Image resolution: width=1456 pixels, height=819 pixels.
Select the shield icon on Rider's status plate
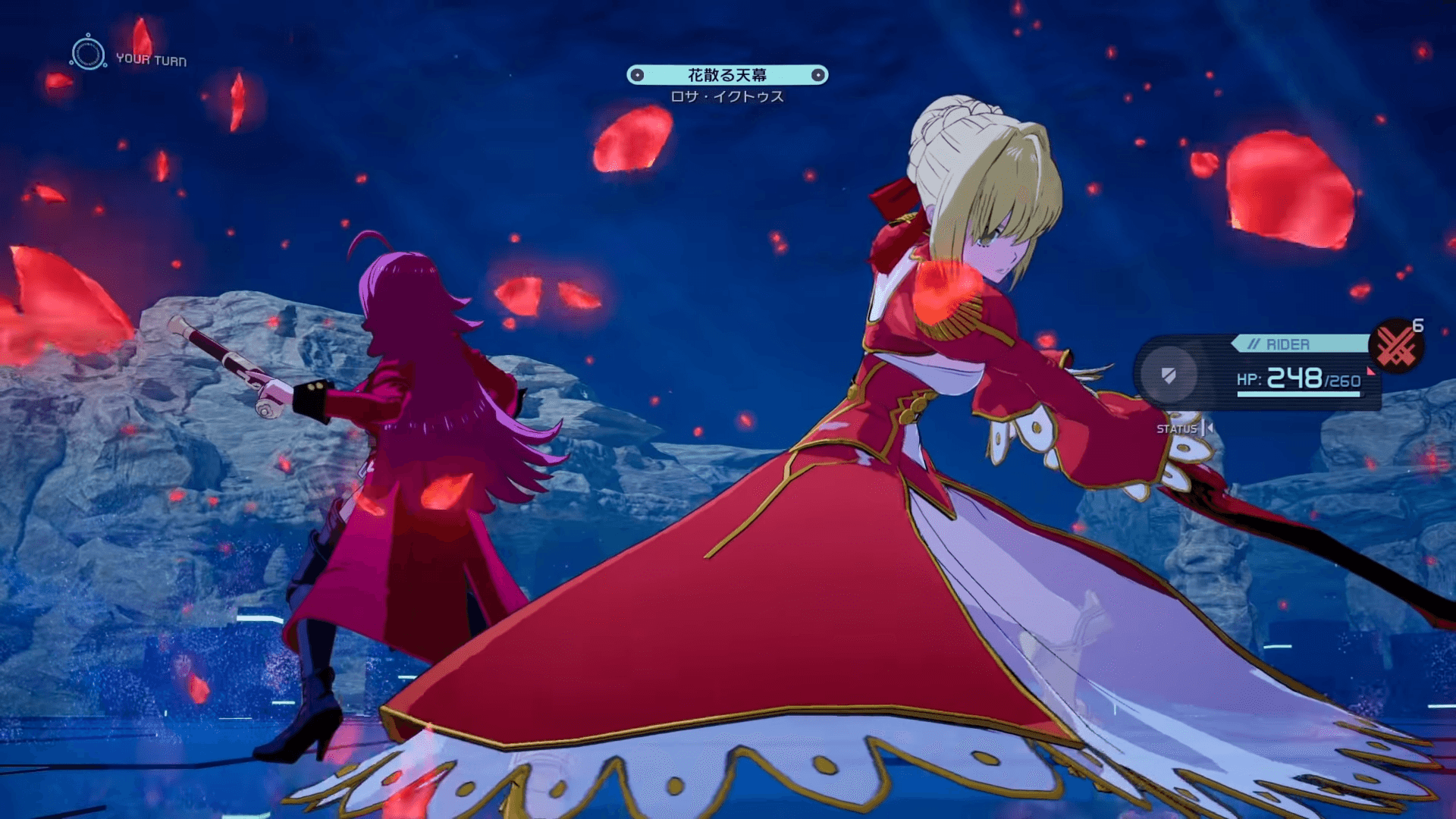click(1170, 378)
